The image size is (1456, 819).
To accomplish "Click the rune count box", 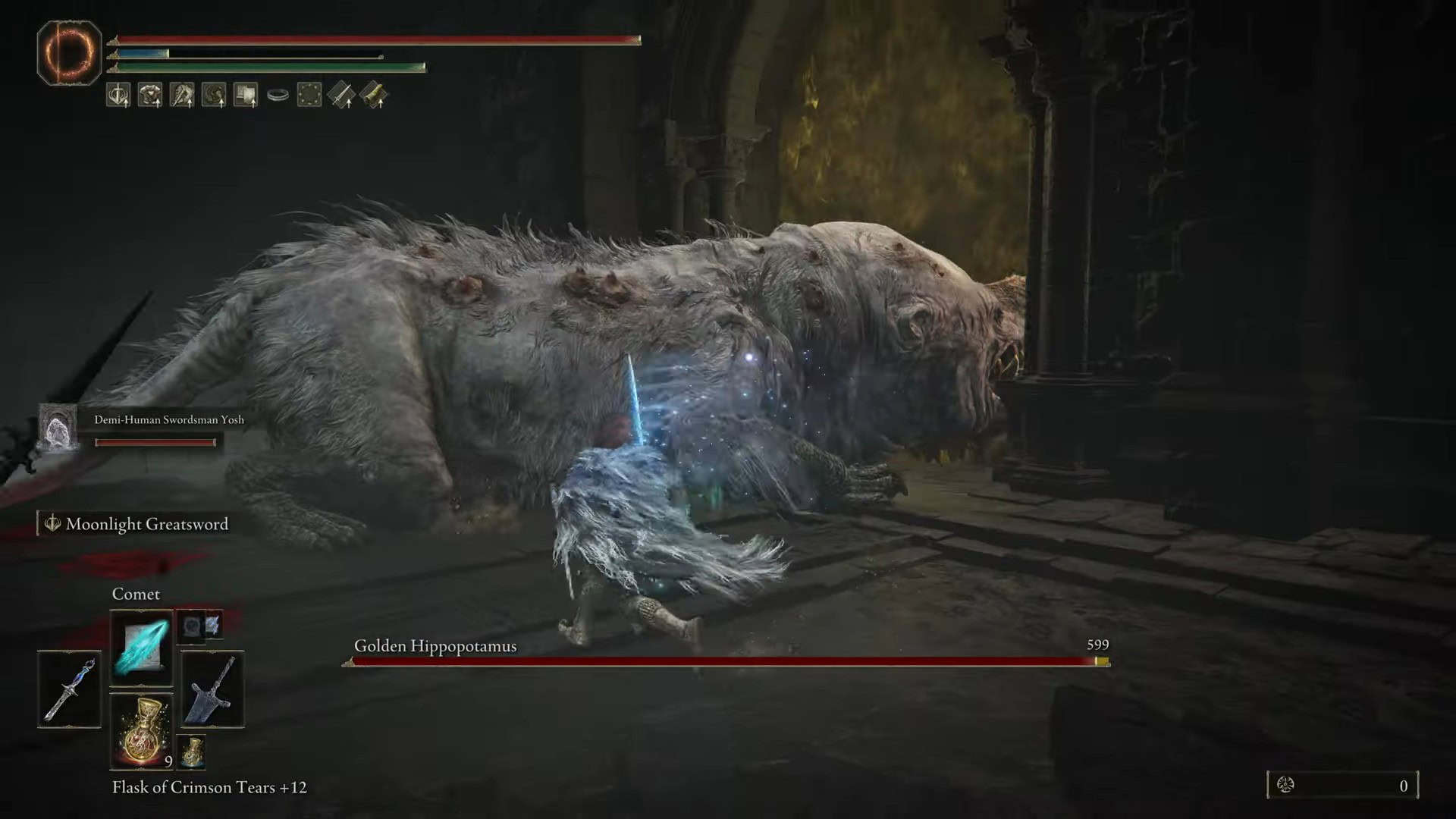I will point(1342,785).
